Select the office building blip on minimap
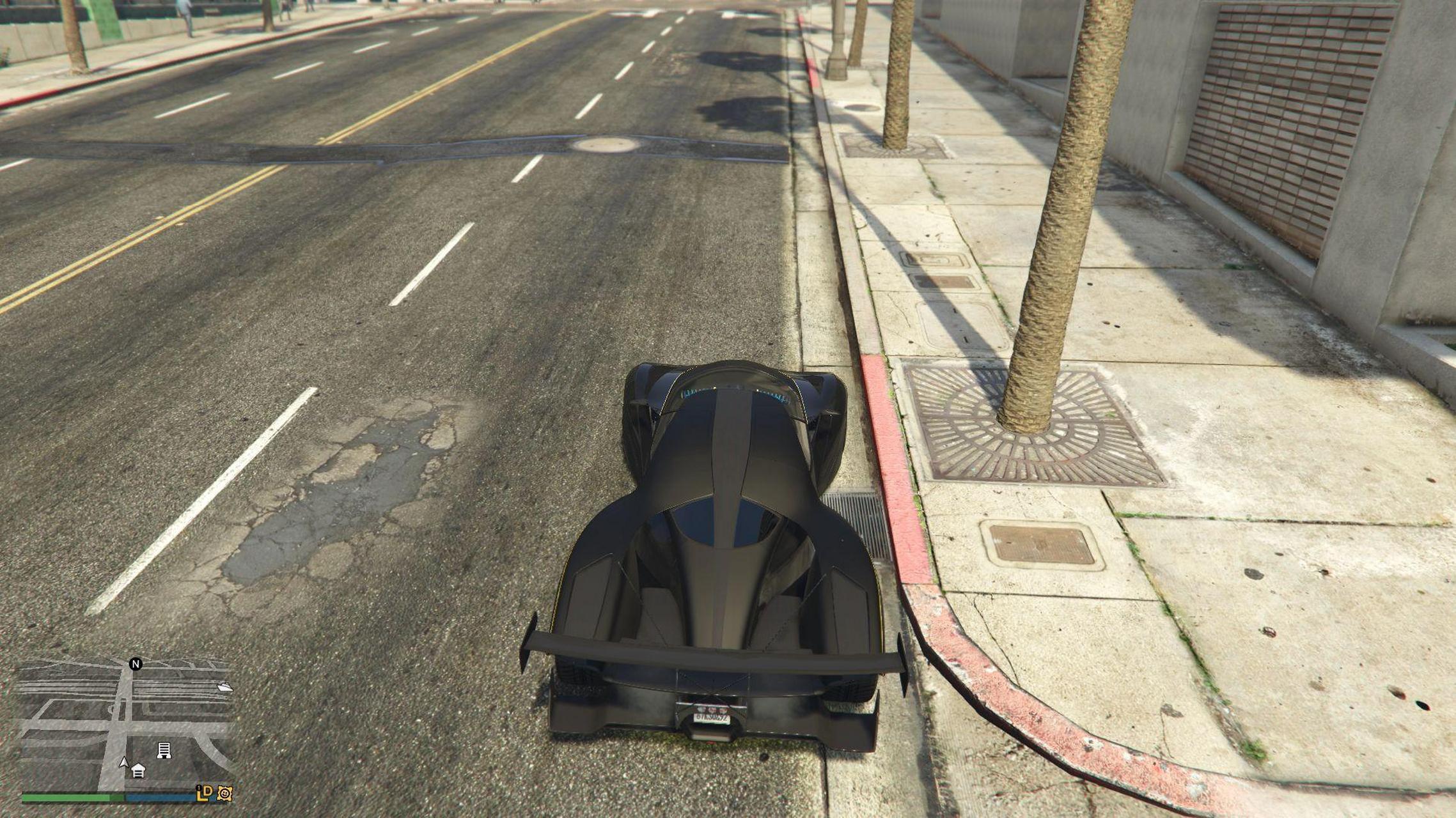 [x=164, y=750]
